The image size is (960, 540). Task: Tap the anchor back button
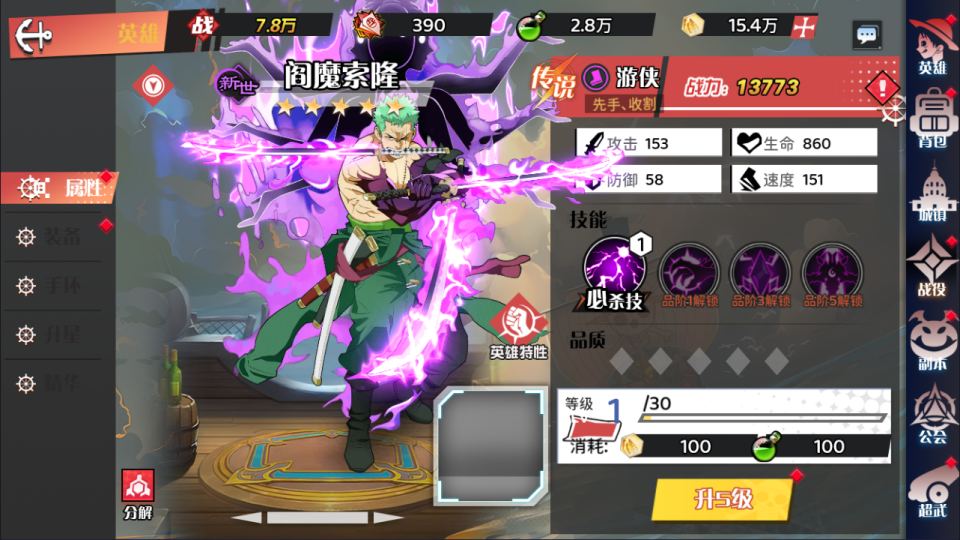click(x=34, y=35)
